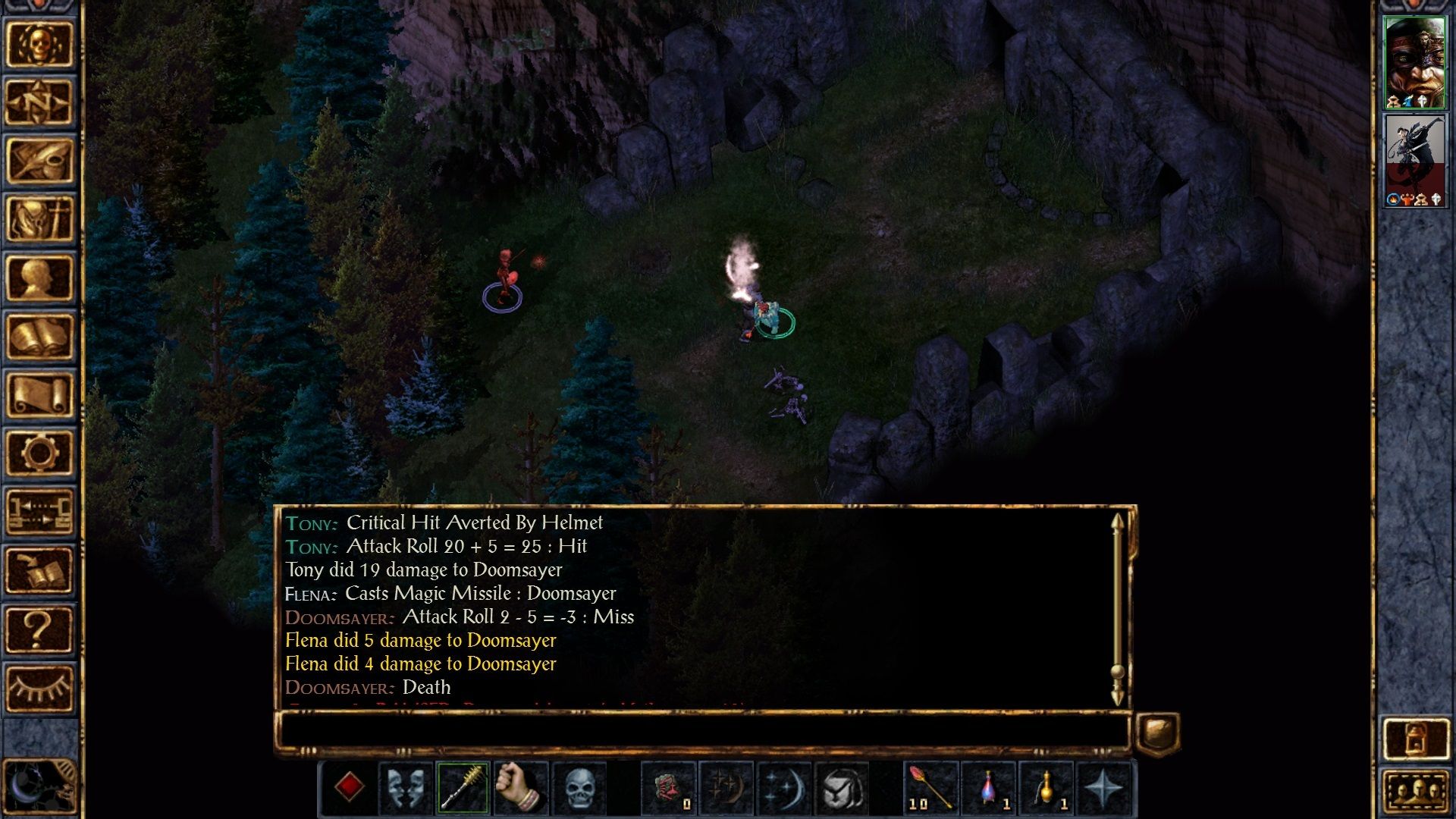This screenshot has width=1456, height=819.
Task: Open the options menu gear button
Action: coord(39,453)
